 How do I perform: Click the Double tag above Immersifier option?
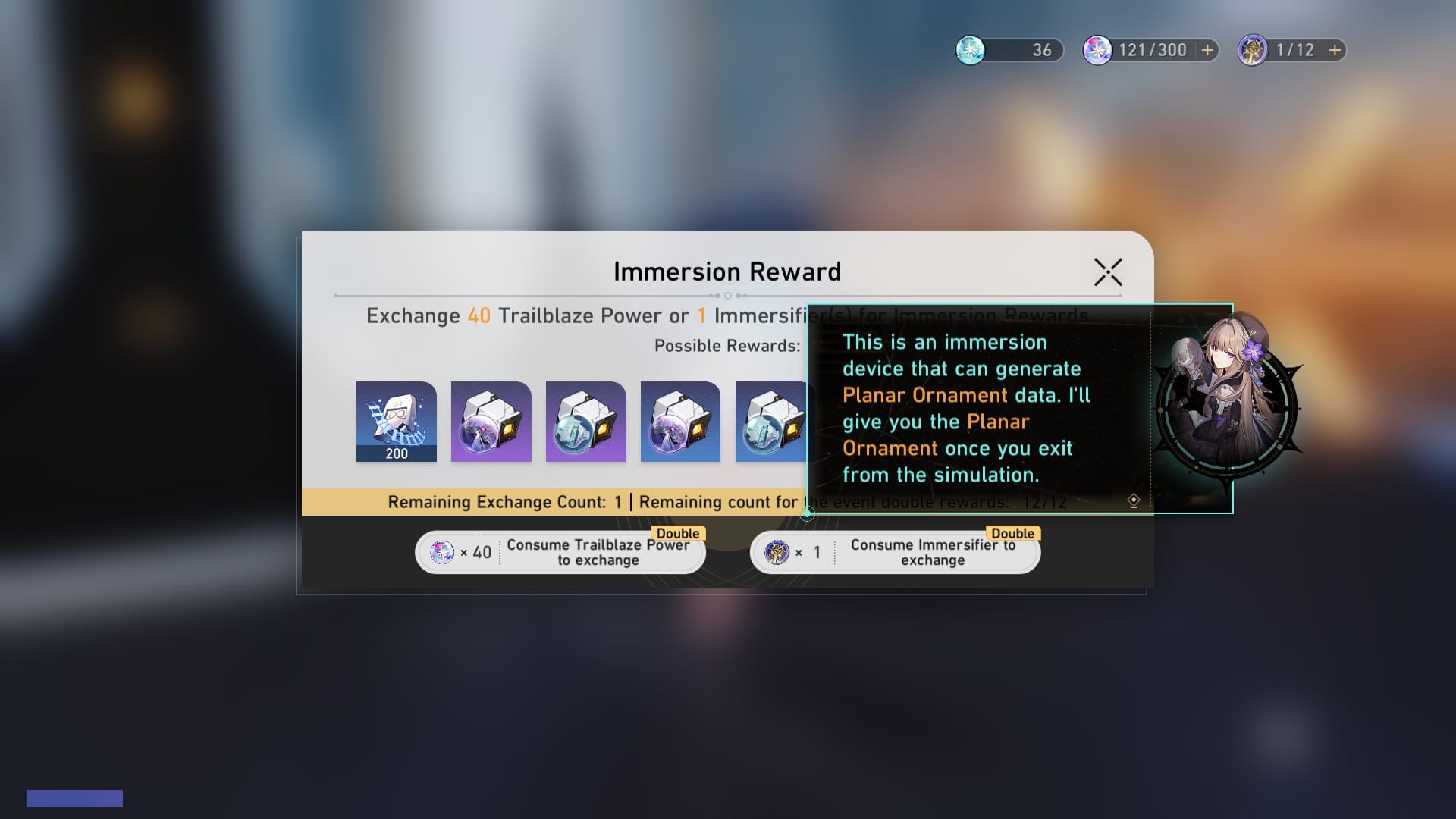tap(1015, 533)
